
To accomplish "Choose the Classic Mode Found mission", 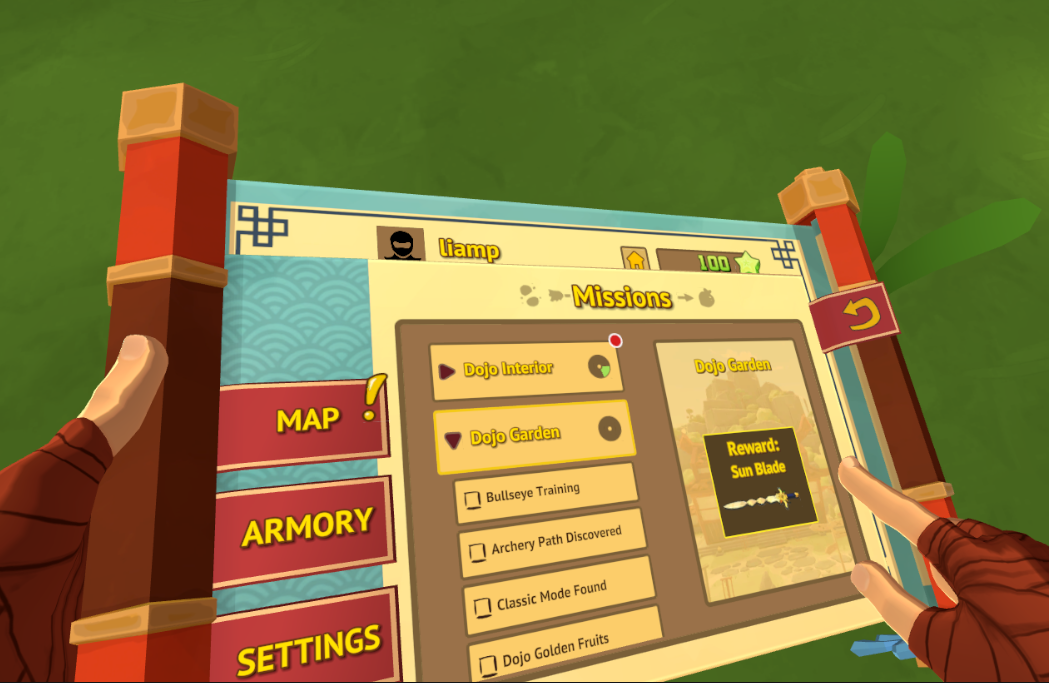I will 560,595.
